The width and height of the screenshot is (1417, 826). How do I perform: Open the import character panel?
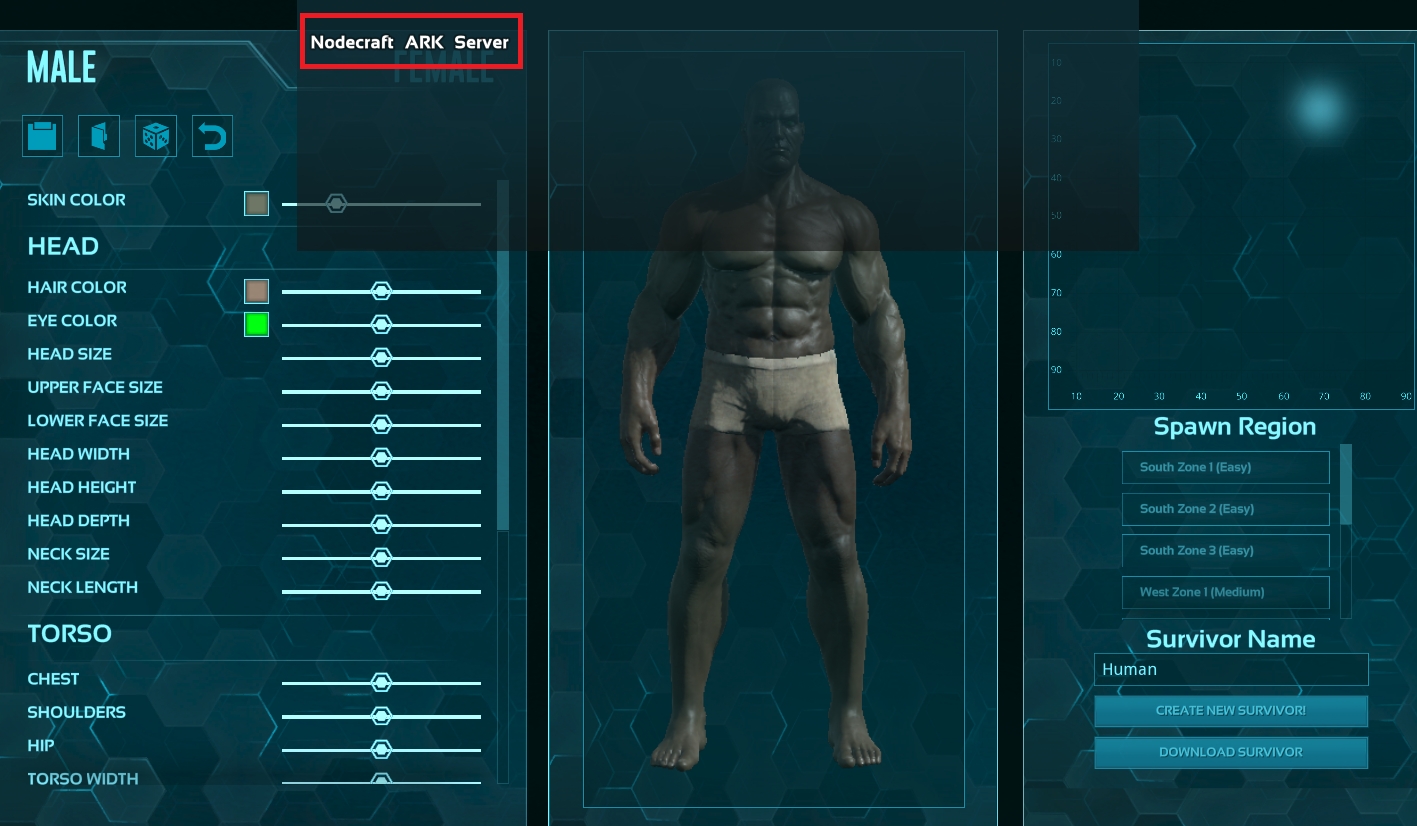click(97, 135)
